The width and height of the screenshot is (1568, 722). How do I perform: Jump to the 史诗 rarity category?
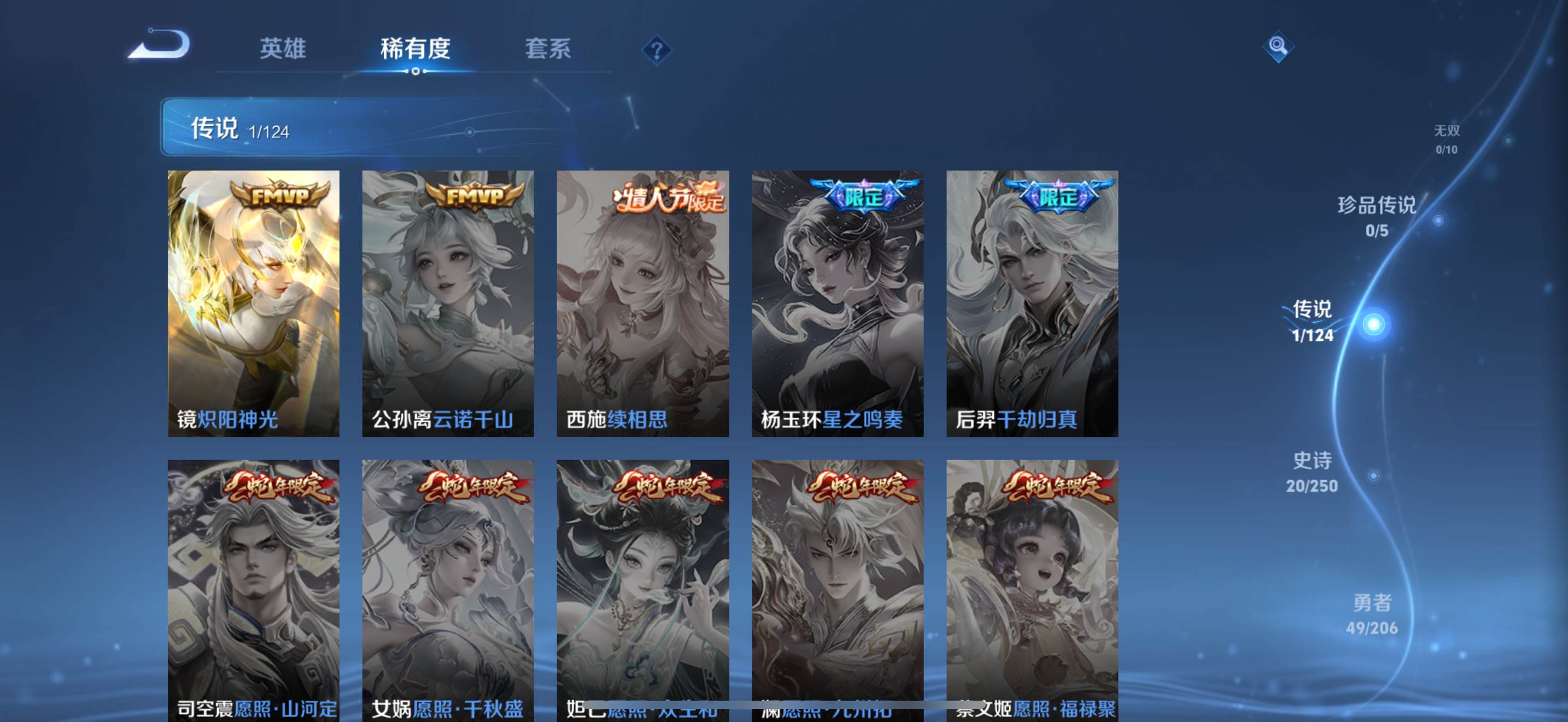pyautogui.click(x=1312, y=471)
